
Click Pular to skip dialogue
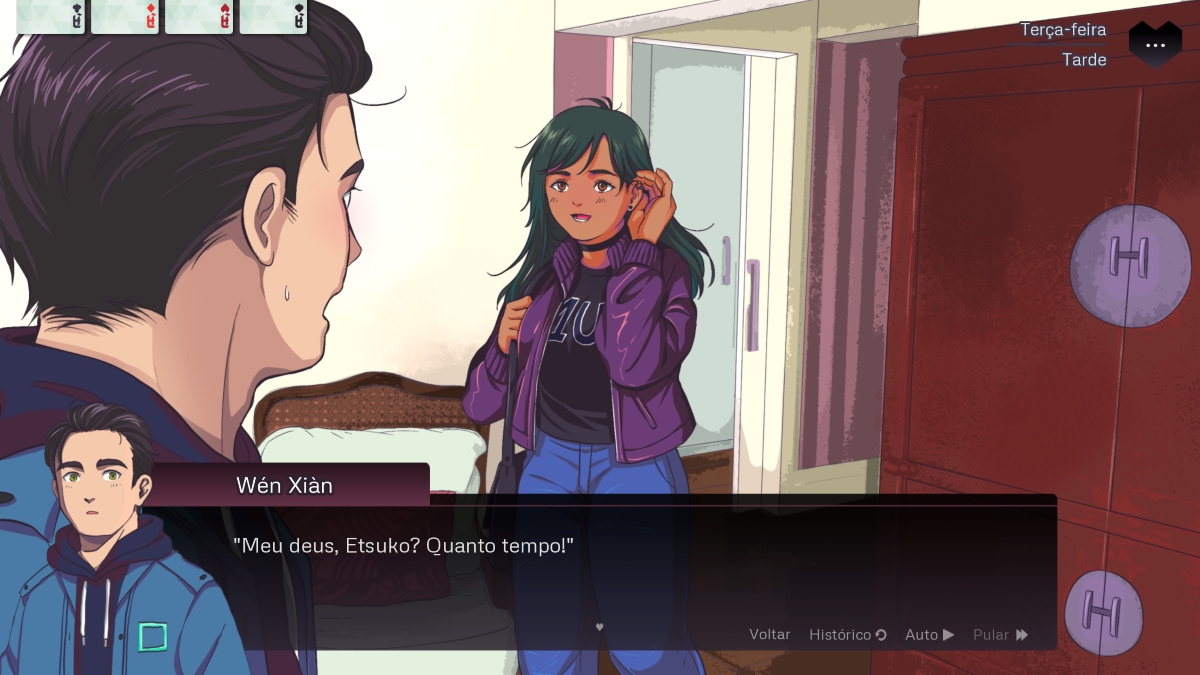coord(1000,634)
